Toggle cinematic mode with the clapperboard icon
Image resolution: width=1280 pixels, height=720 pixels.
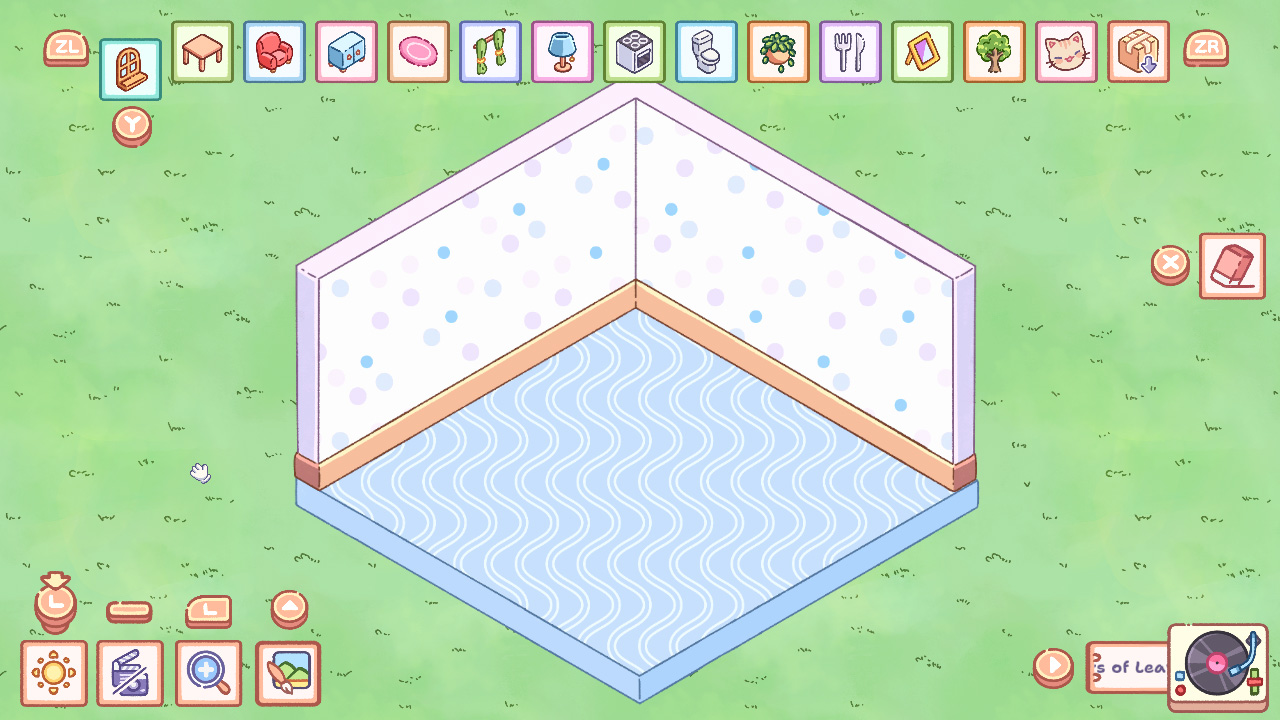point(130,673)
